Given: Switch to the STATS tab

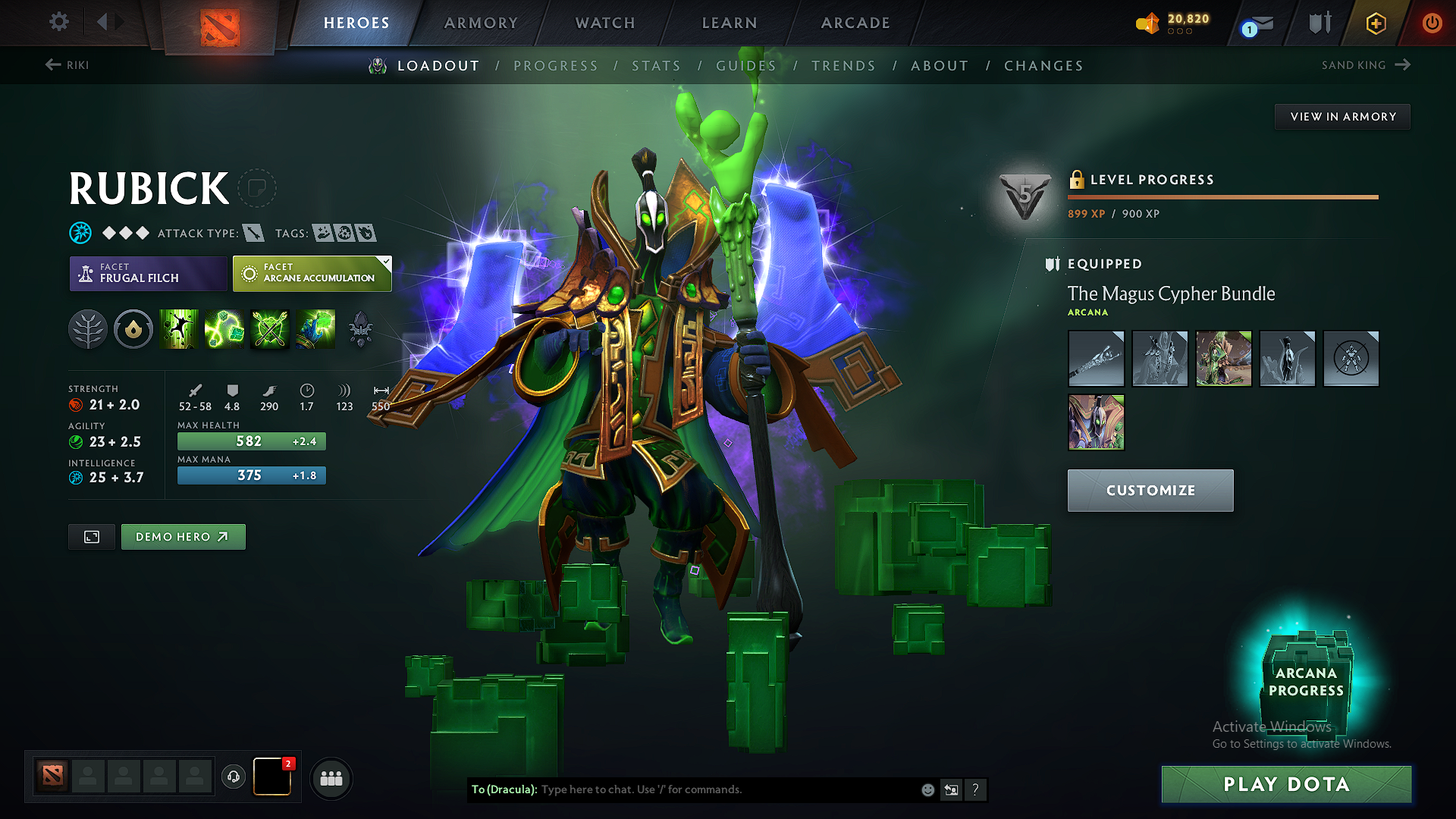Looking at the screenshot, I should (x=657, y=66).
